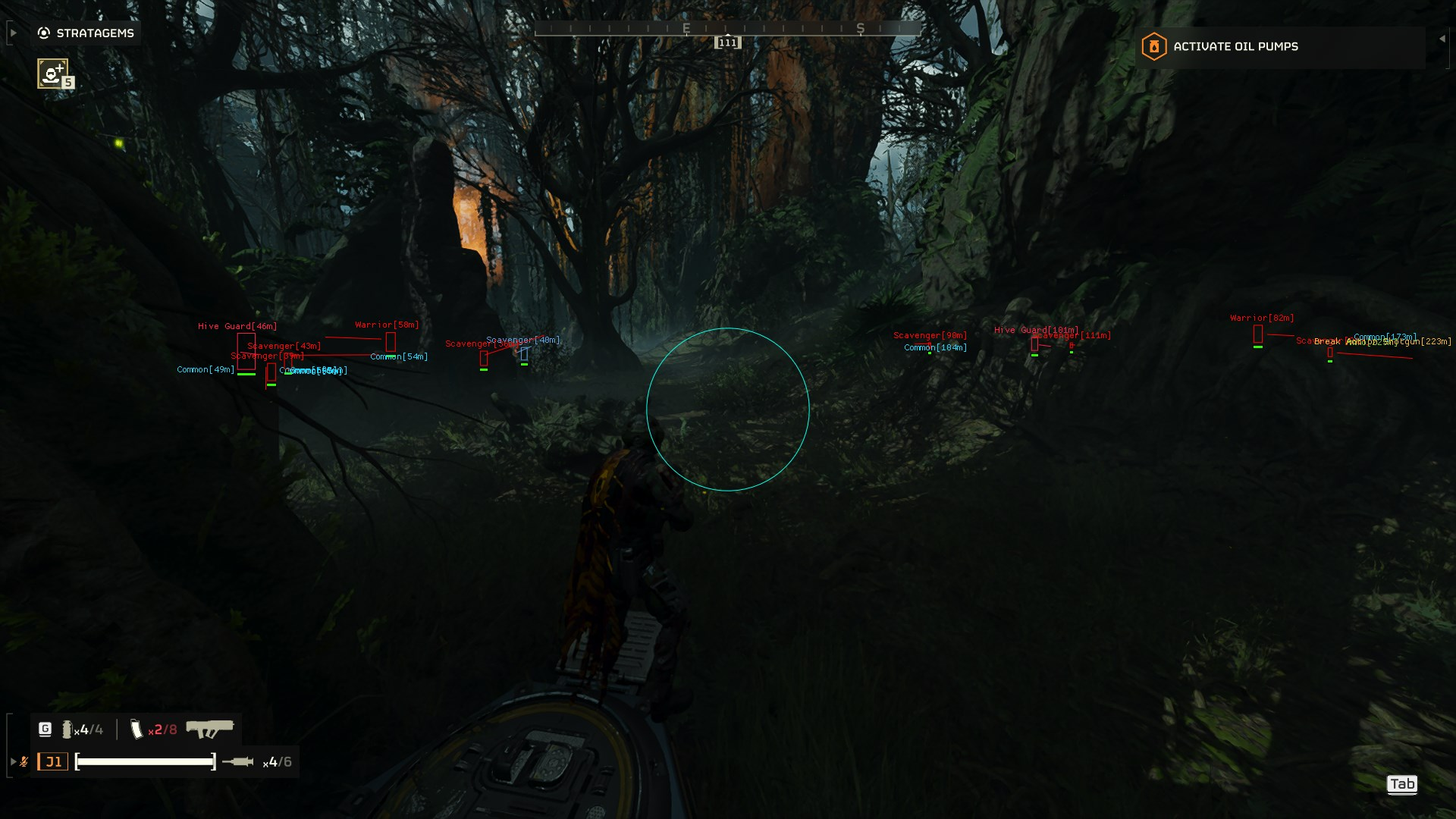Choose the stim injector icon
This screenshot has height=819, width=1456.
(238, 761)
